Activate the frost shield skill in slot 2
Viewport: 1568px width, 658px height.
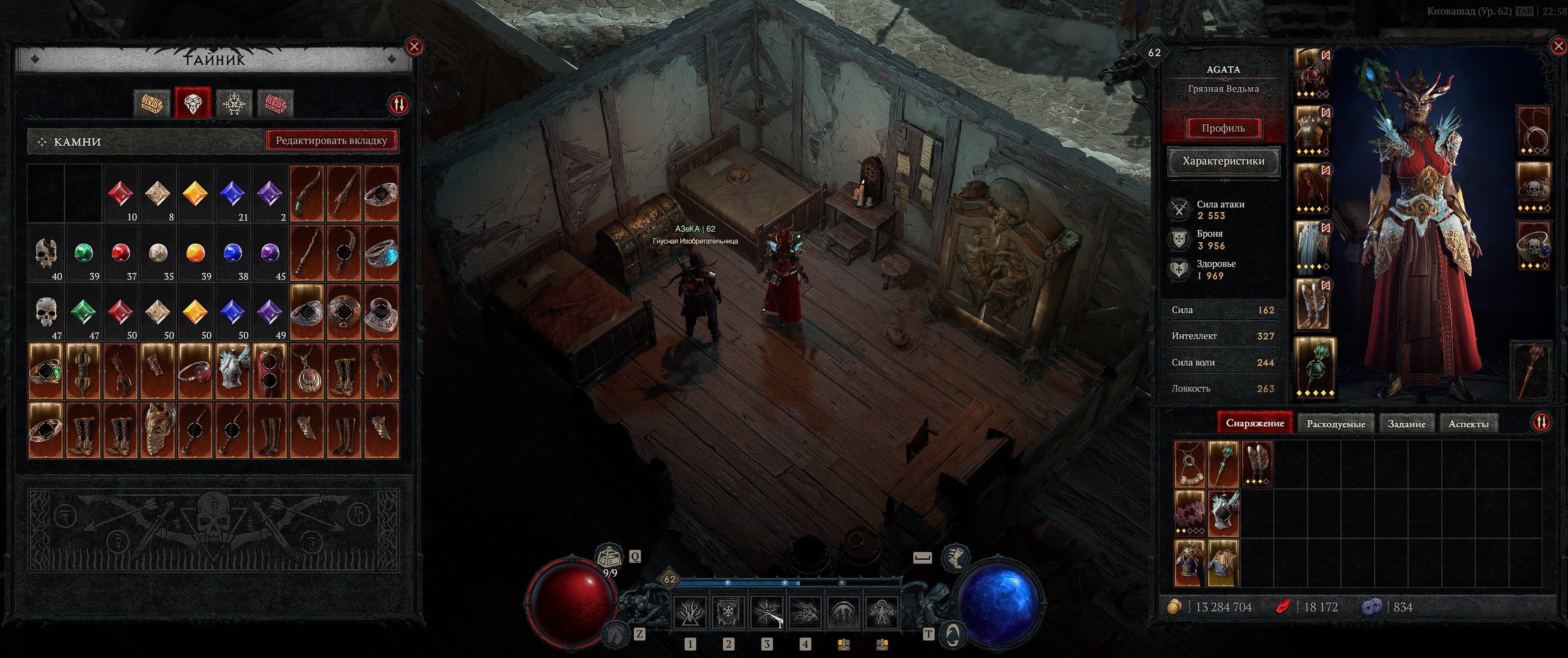(727, 611)
